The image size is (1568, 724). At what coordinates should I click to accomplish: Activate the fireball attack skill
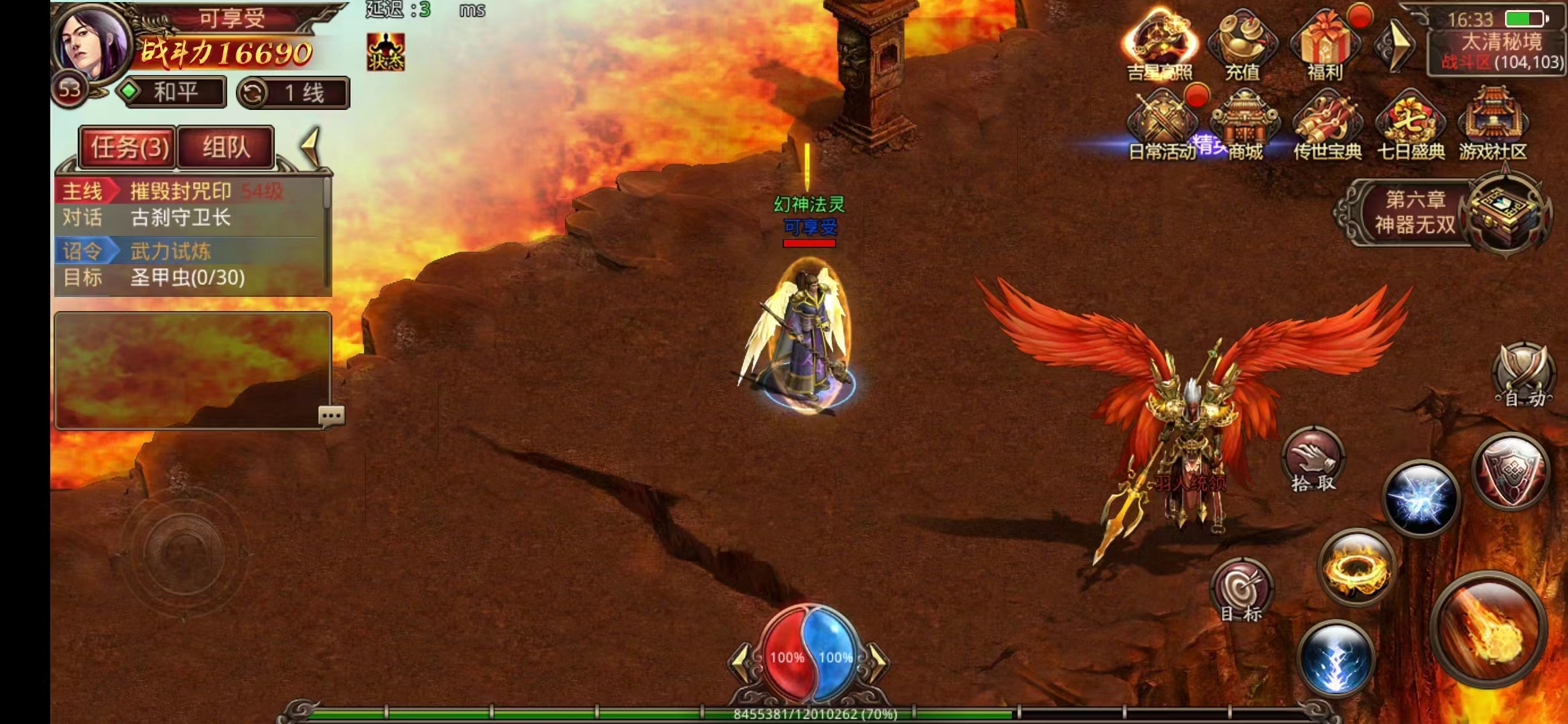coord(1488,629)
